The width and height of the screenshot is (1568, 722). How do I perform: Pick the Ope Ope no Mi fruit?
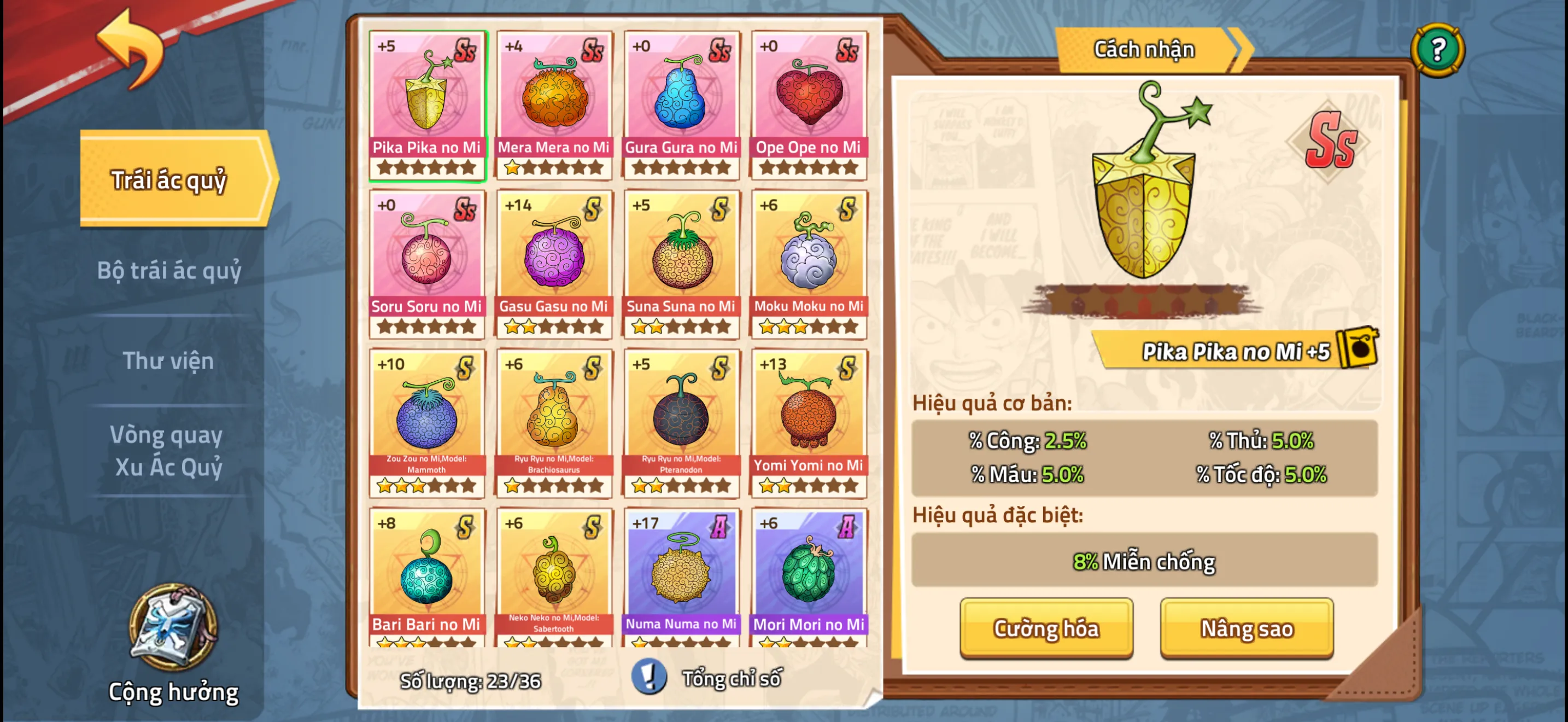click(809, 104)
